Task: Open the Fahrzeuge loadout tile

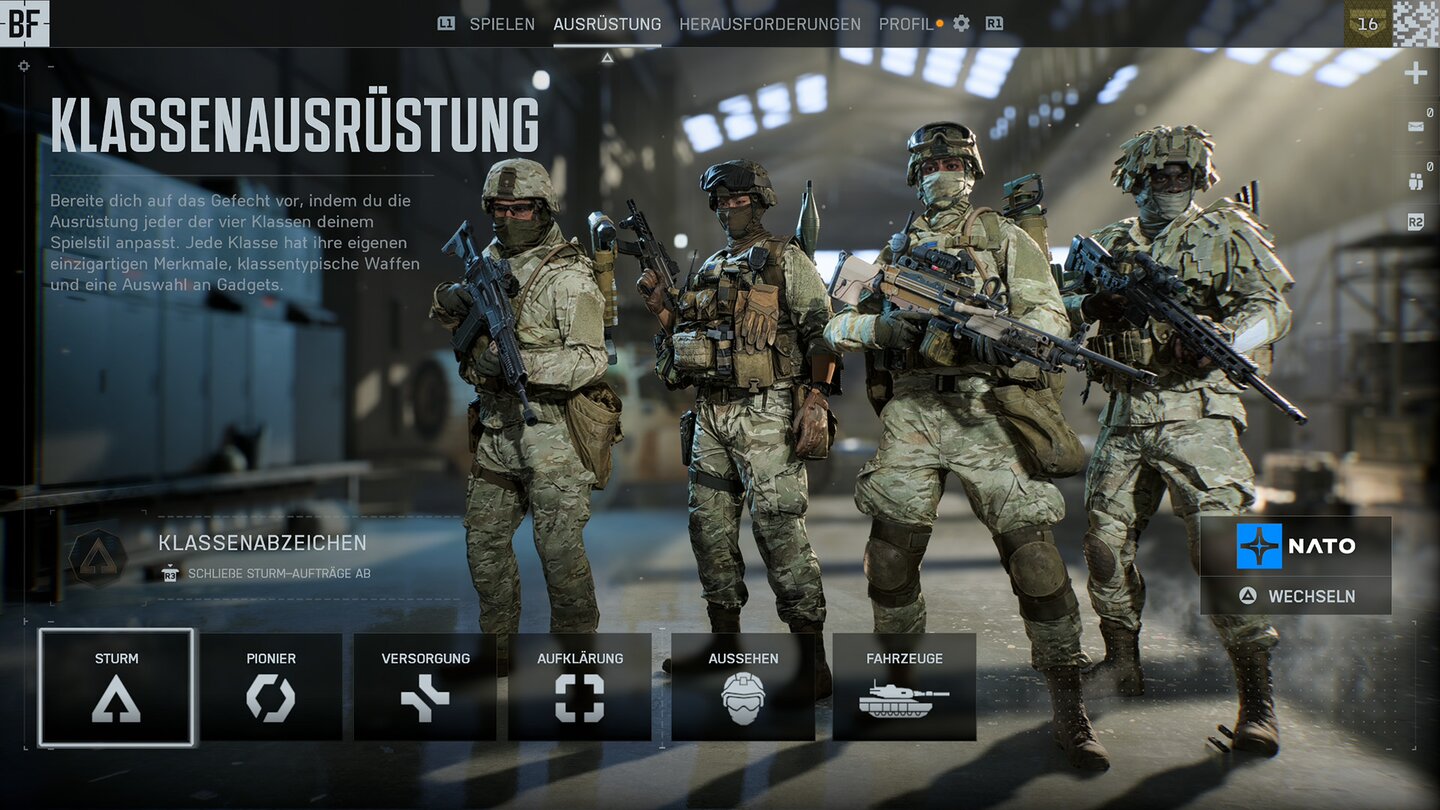Action: [904, 687]
